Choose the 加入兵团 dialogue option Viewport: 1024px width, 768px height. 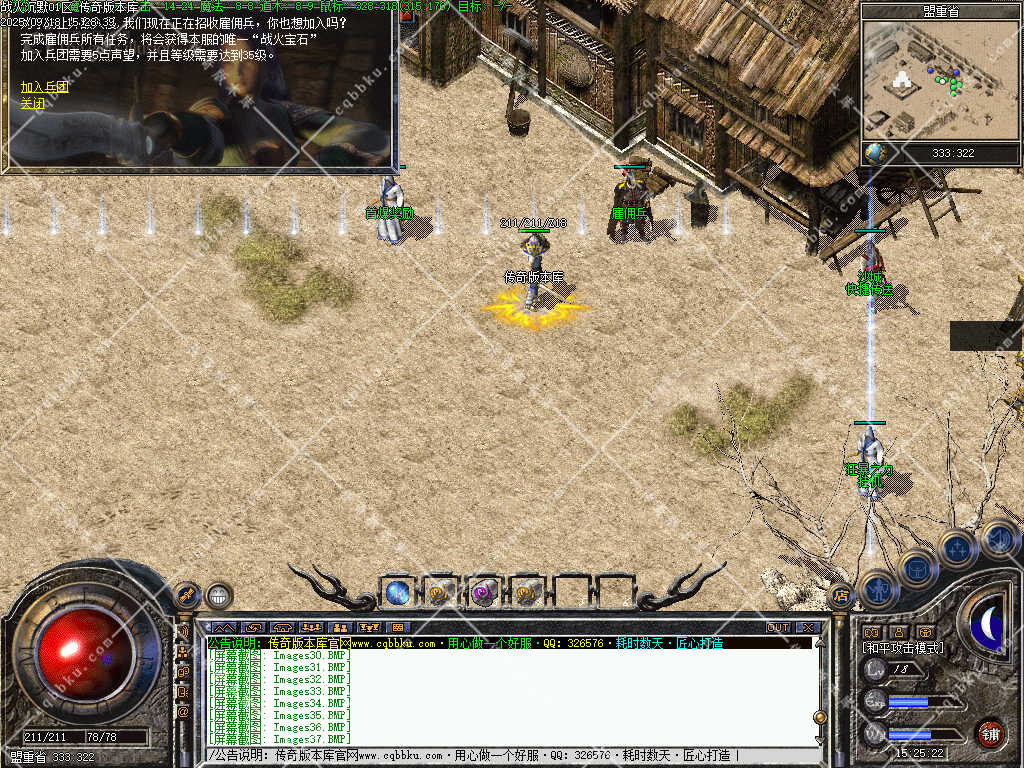click(x=44, y=87)
